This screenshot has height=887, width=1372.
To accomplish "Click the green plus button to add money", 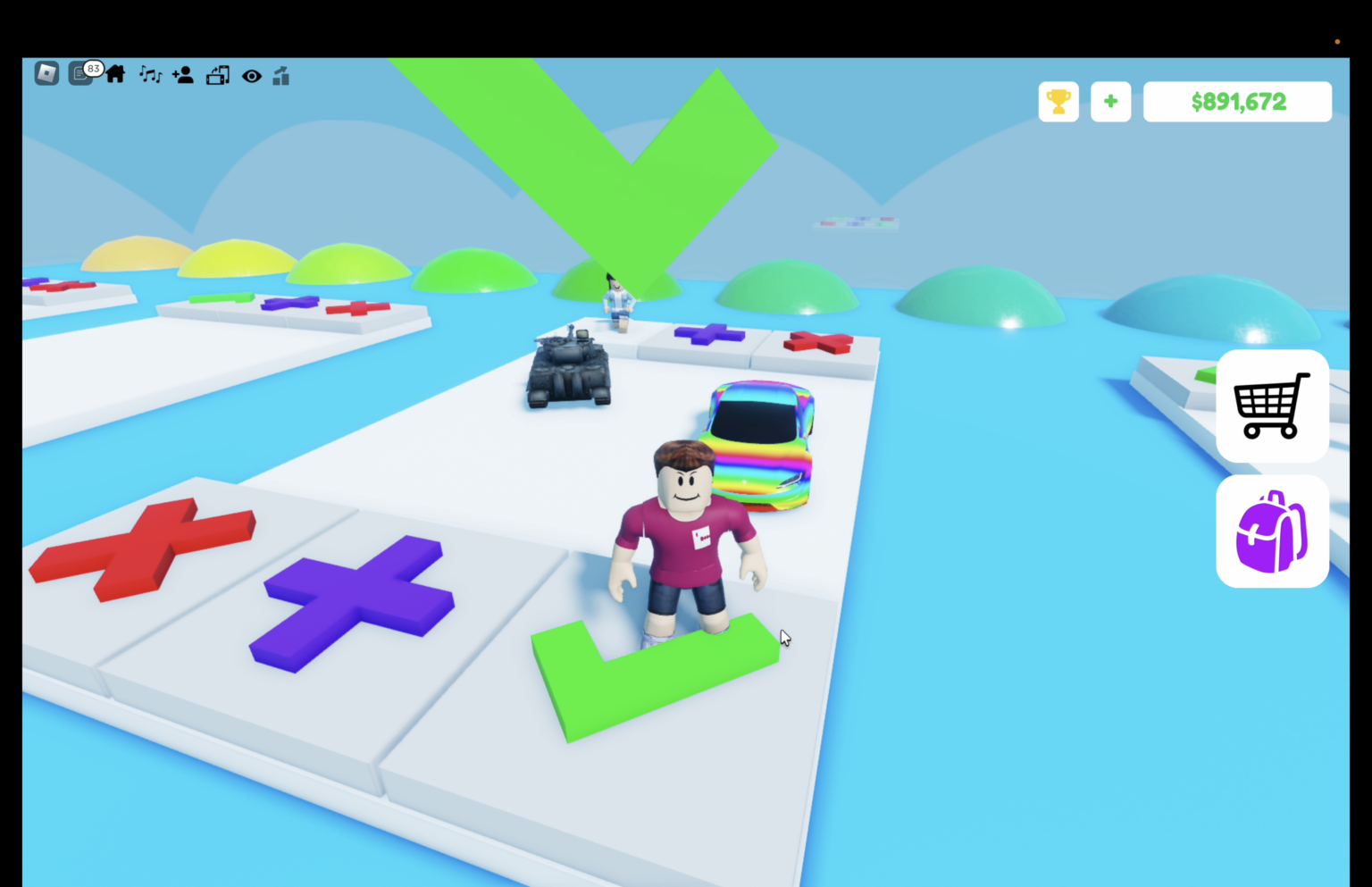I will click(1110, 101).
